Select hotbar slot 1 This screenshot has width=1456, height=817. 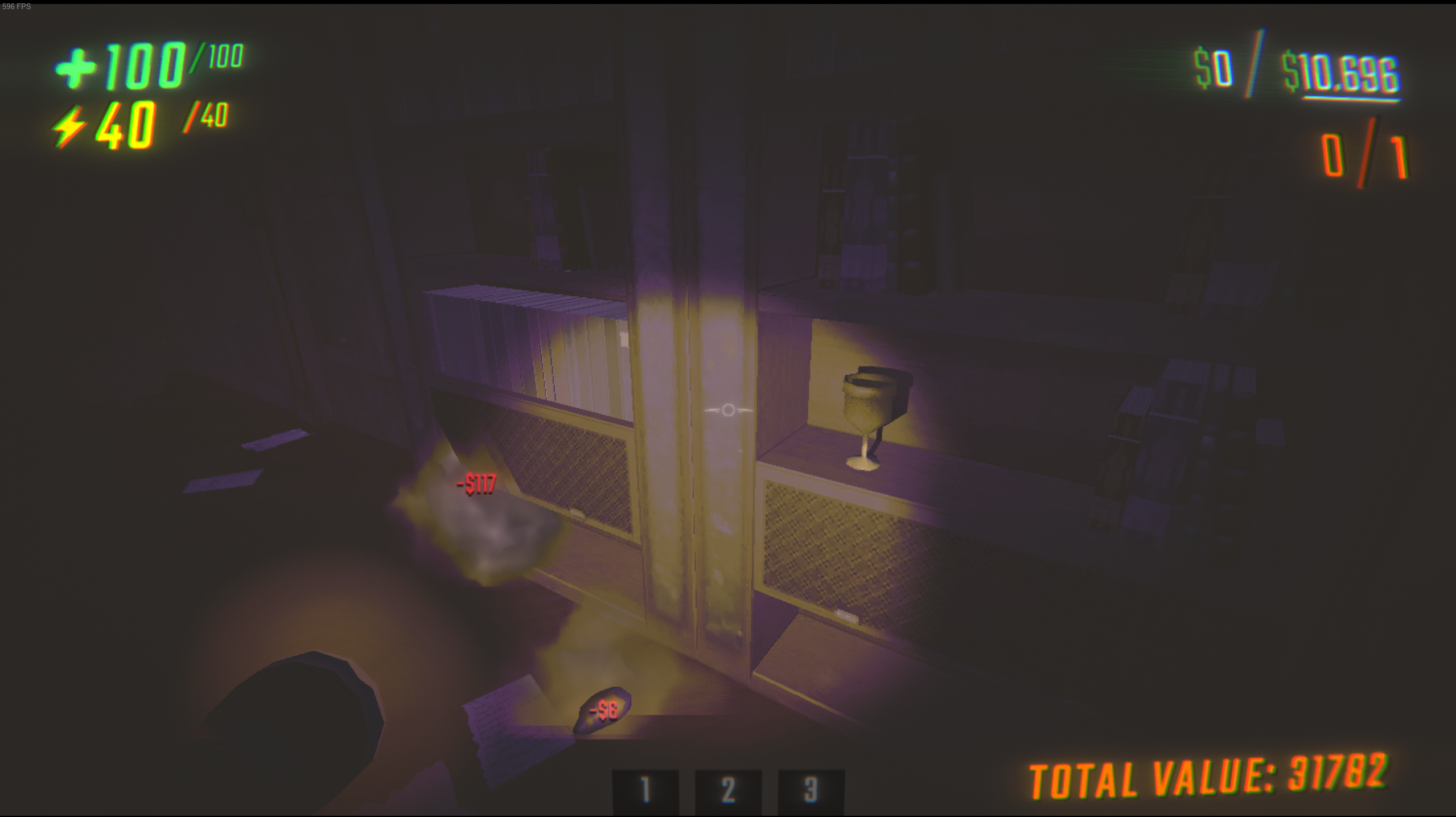647,791
